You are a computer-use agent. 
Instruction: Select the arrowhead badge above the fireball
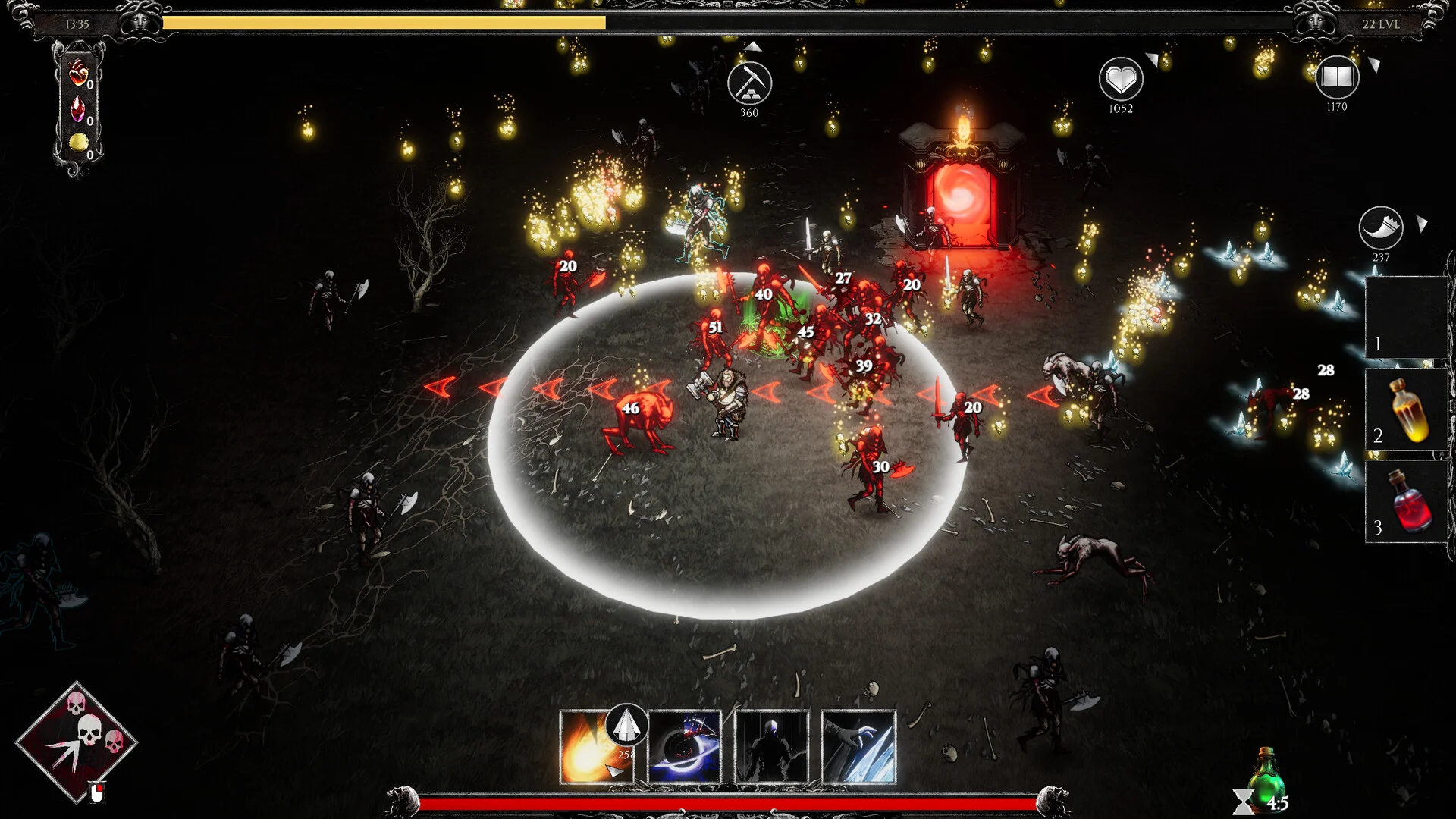click(626, 726)
